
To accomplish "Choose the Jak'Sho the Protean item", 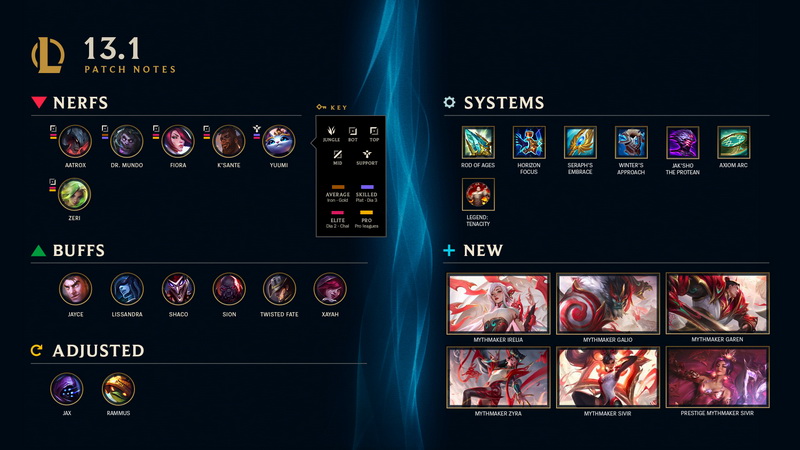I will (683, 143).
